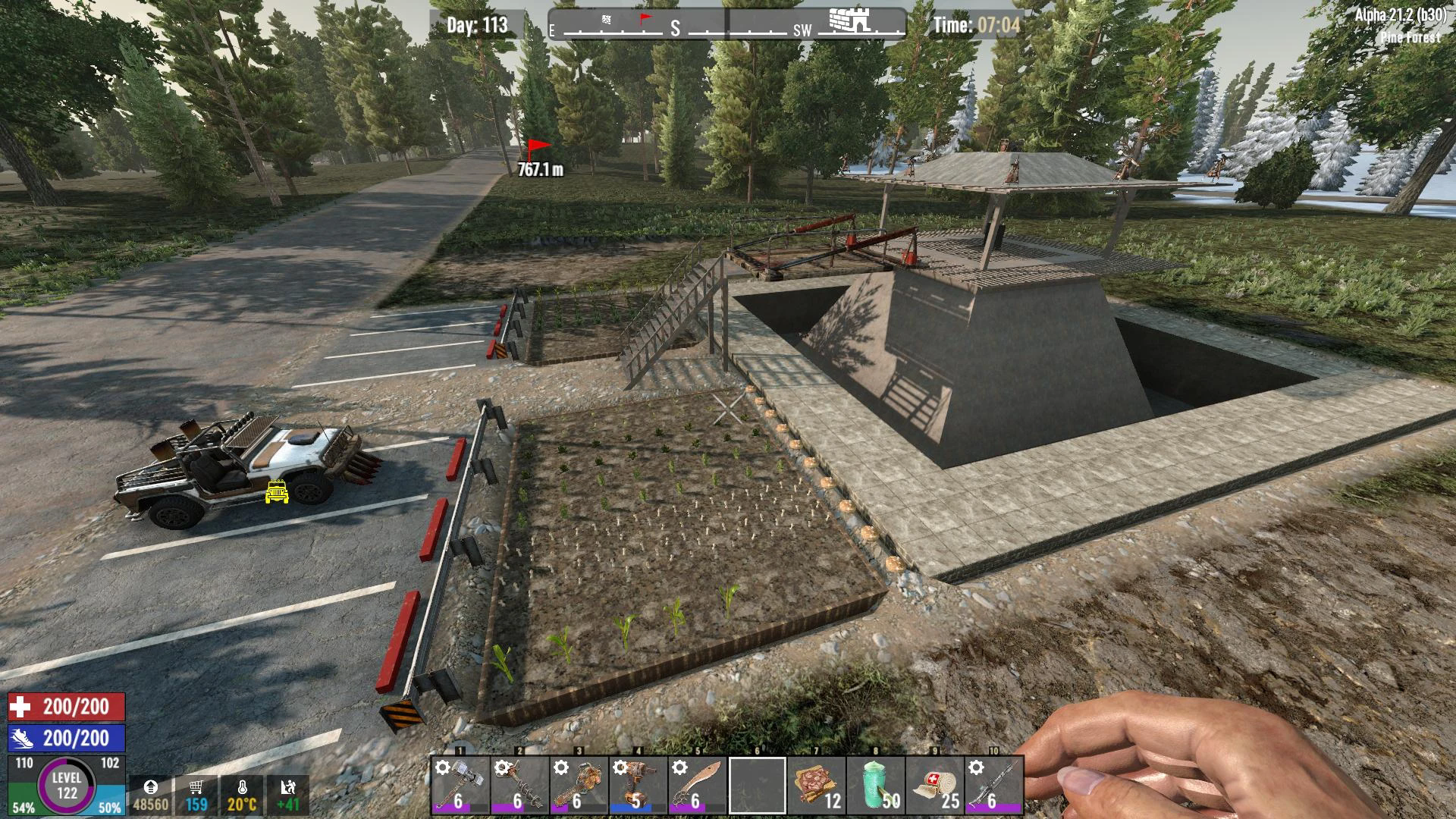Click the red flag waypoint on the compass
The height and width of the screenshot is (819, 1456).
(x=645, y=18)
